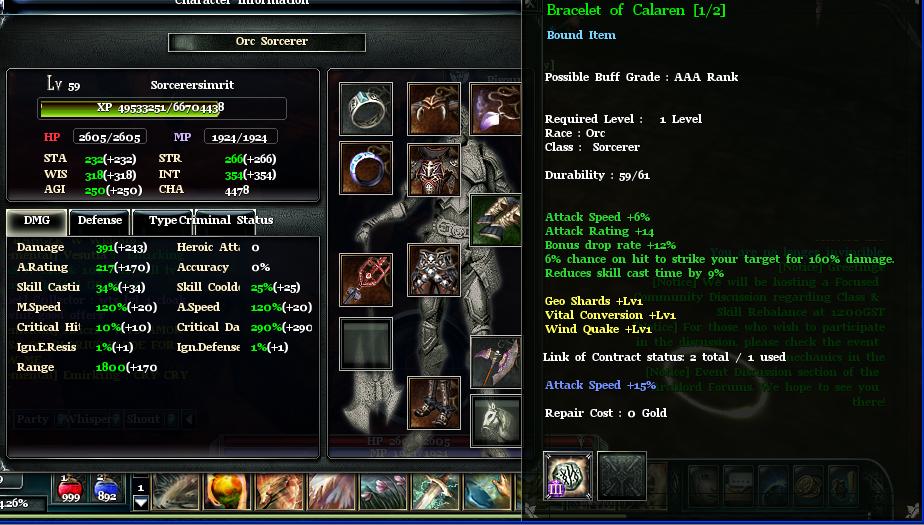Choose the leg armor equipment slot

(434, 270)
